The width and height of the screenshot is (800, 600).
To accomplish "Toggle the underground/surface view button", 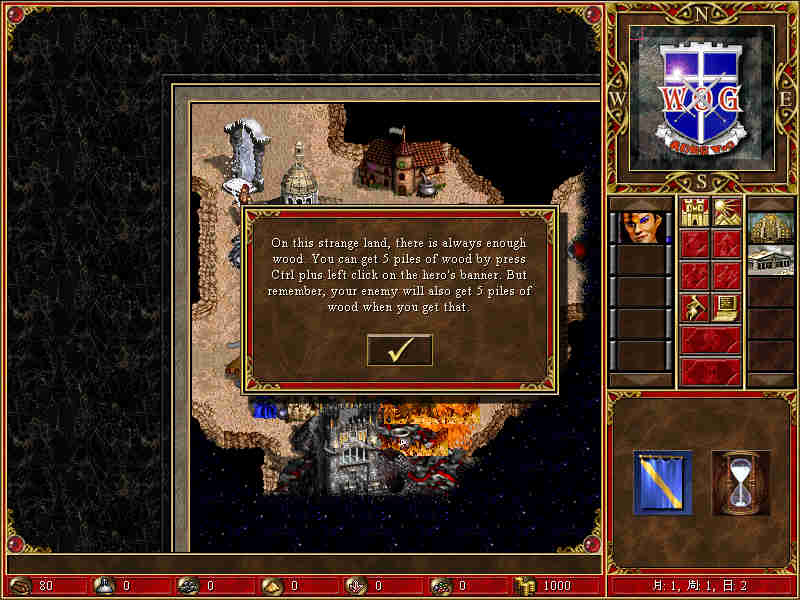I will tap(726, 214).
